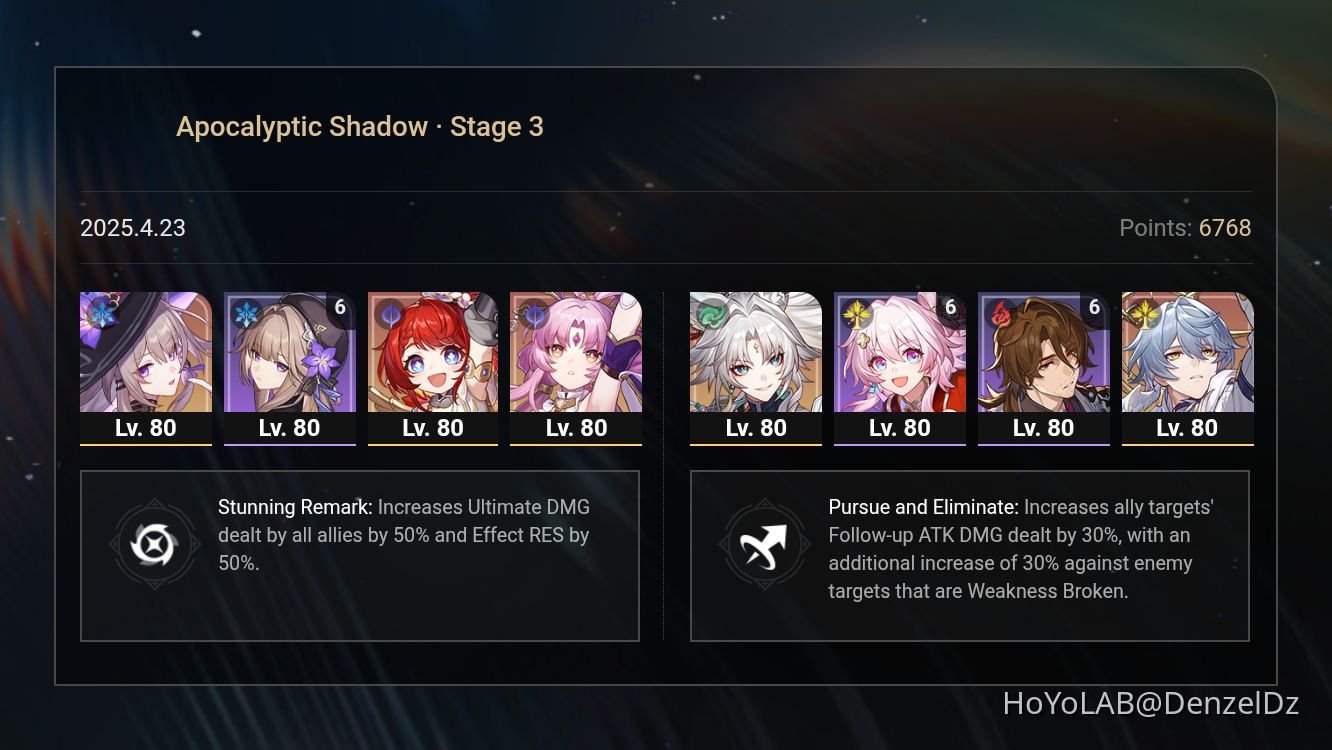Select the date 2025.4.23

[132, 228]
